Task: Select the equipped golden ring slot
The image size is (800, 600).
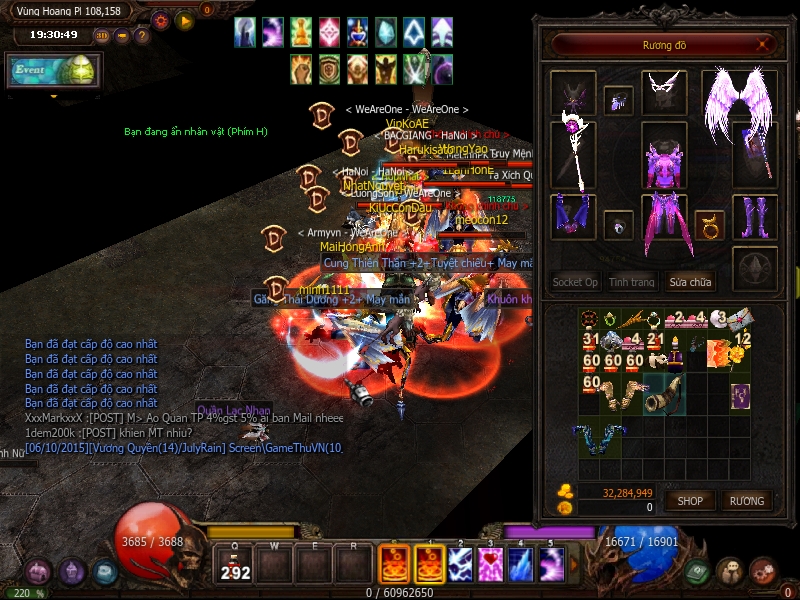Action: (x=710, y=224)
